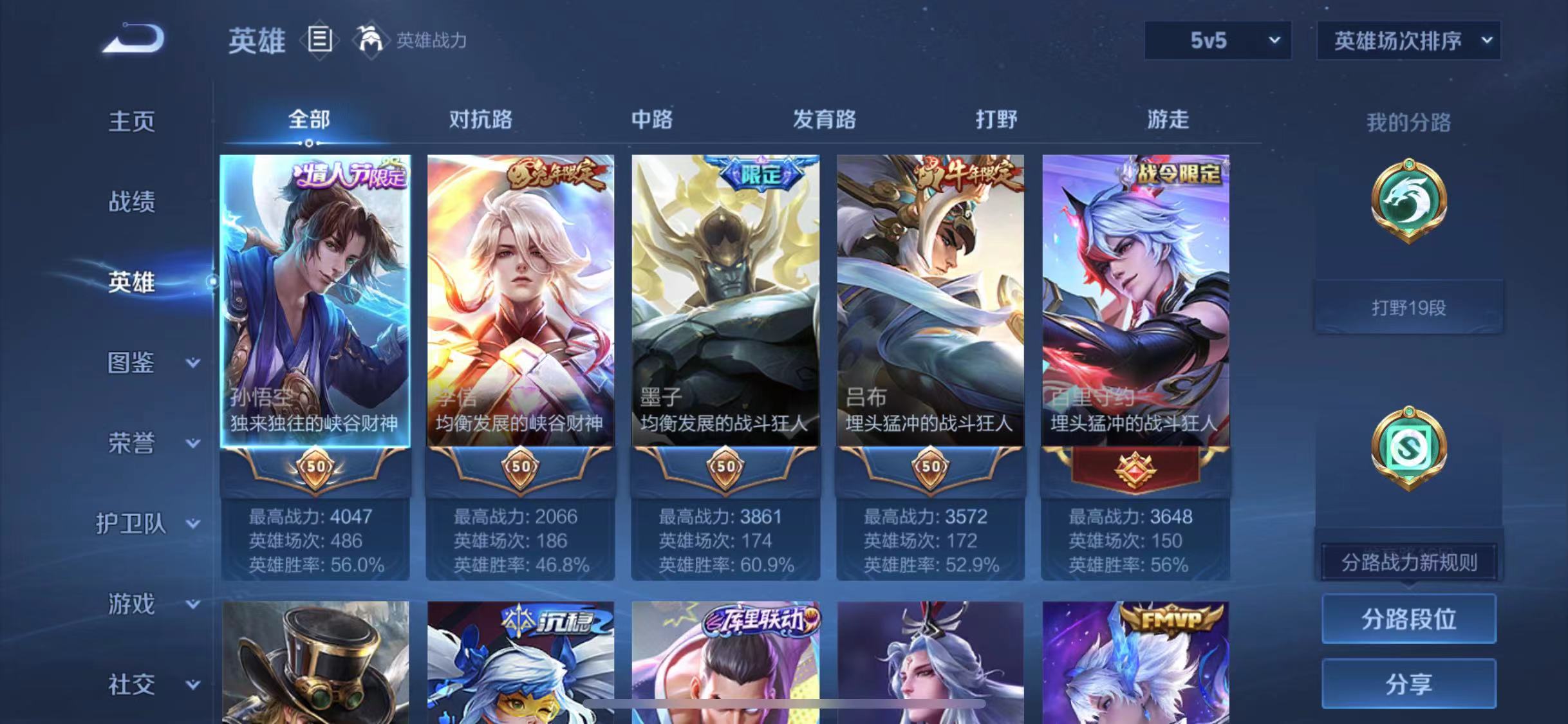This screenshot has height=724, width=1568.
Task: Click the level 50 medal under 吕布
Action: pos(932,468)
